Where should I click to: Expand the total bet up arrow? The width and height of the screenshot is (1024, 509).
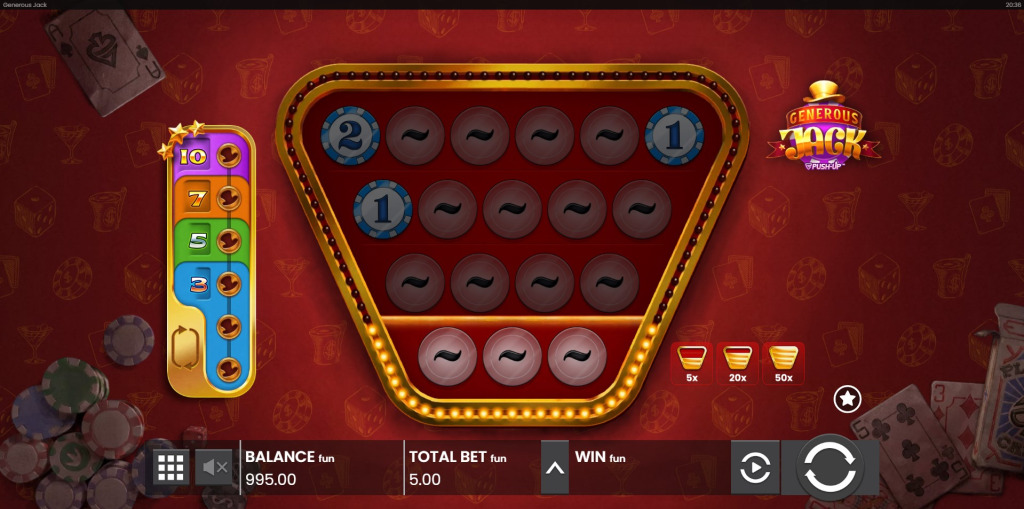point(554,468)
